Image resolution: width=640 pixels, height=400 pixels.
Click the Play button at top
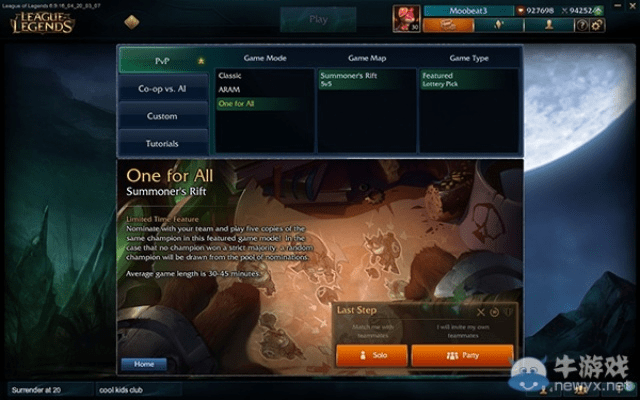[x=319, y=19]
